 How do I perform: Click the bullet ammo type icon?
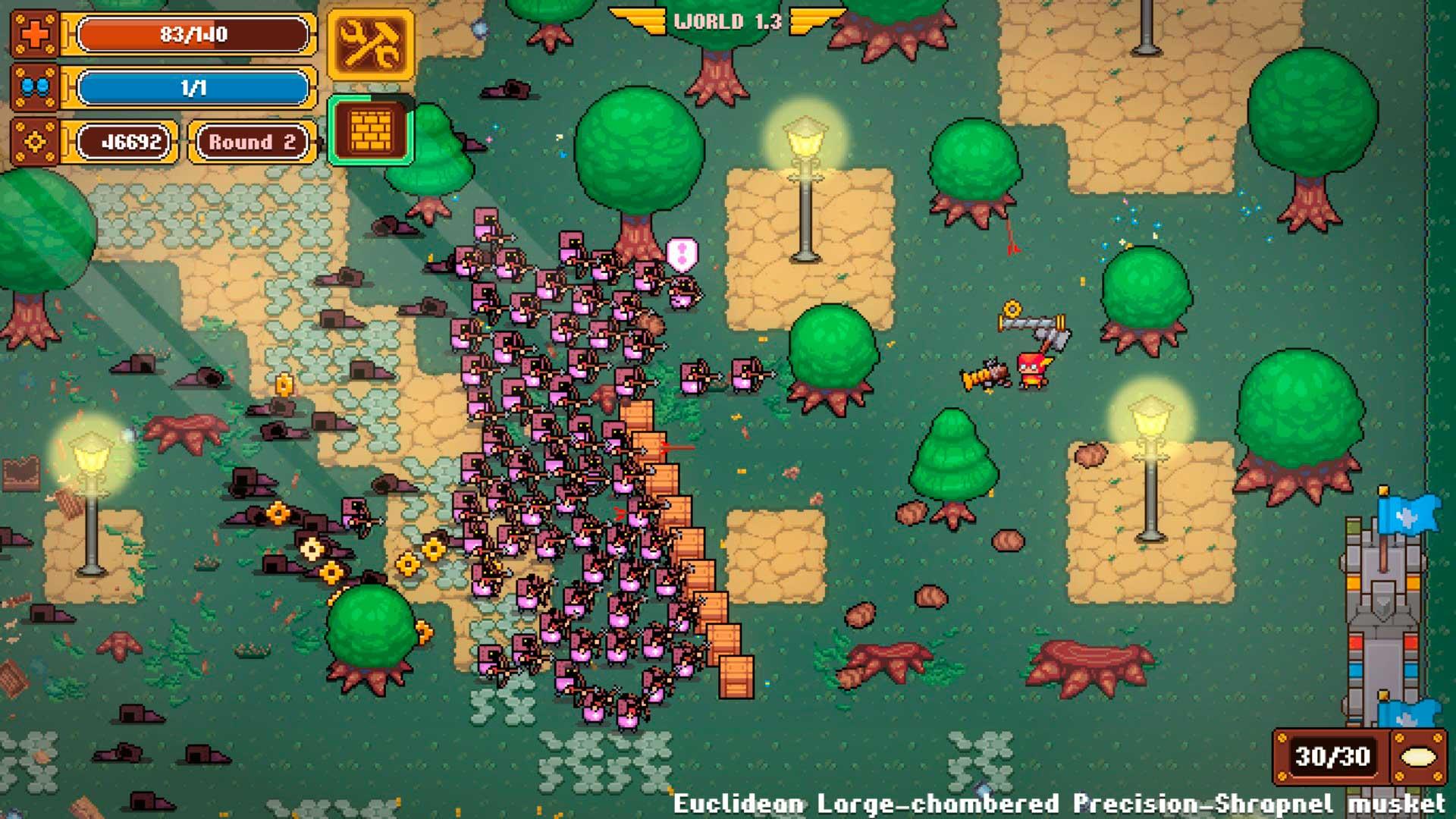pos(1417,757)
